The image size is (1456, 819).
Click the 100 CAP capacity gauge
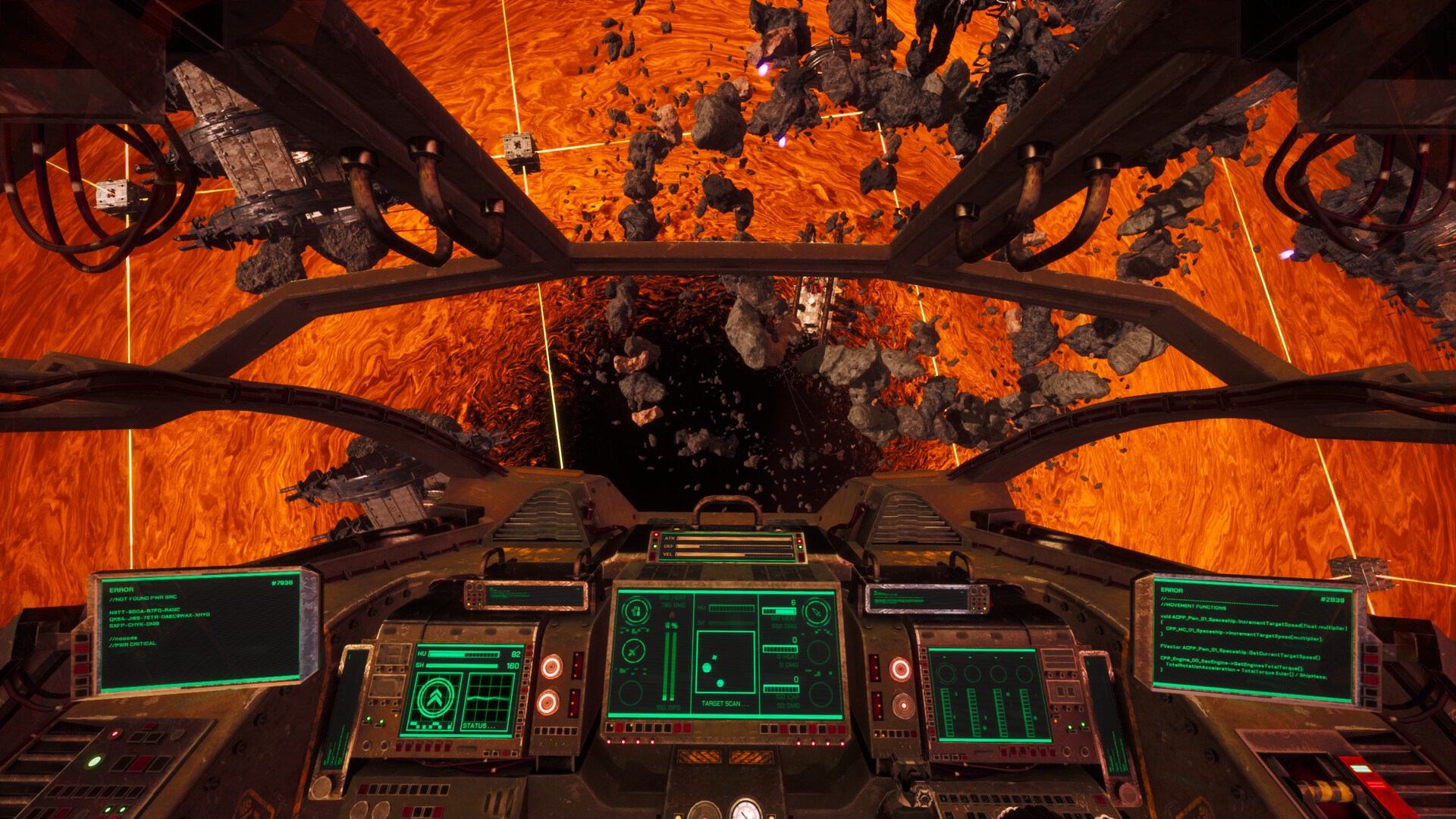[x=783, y=689]
